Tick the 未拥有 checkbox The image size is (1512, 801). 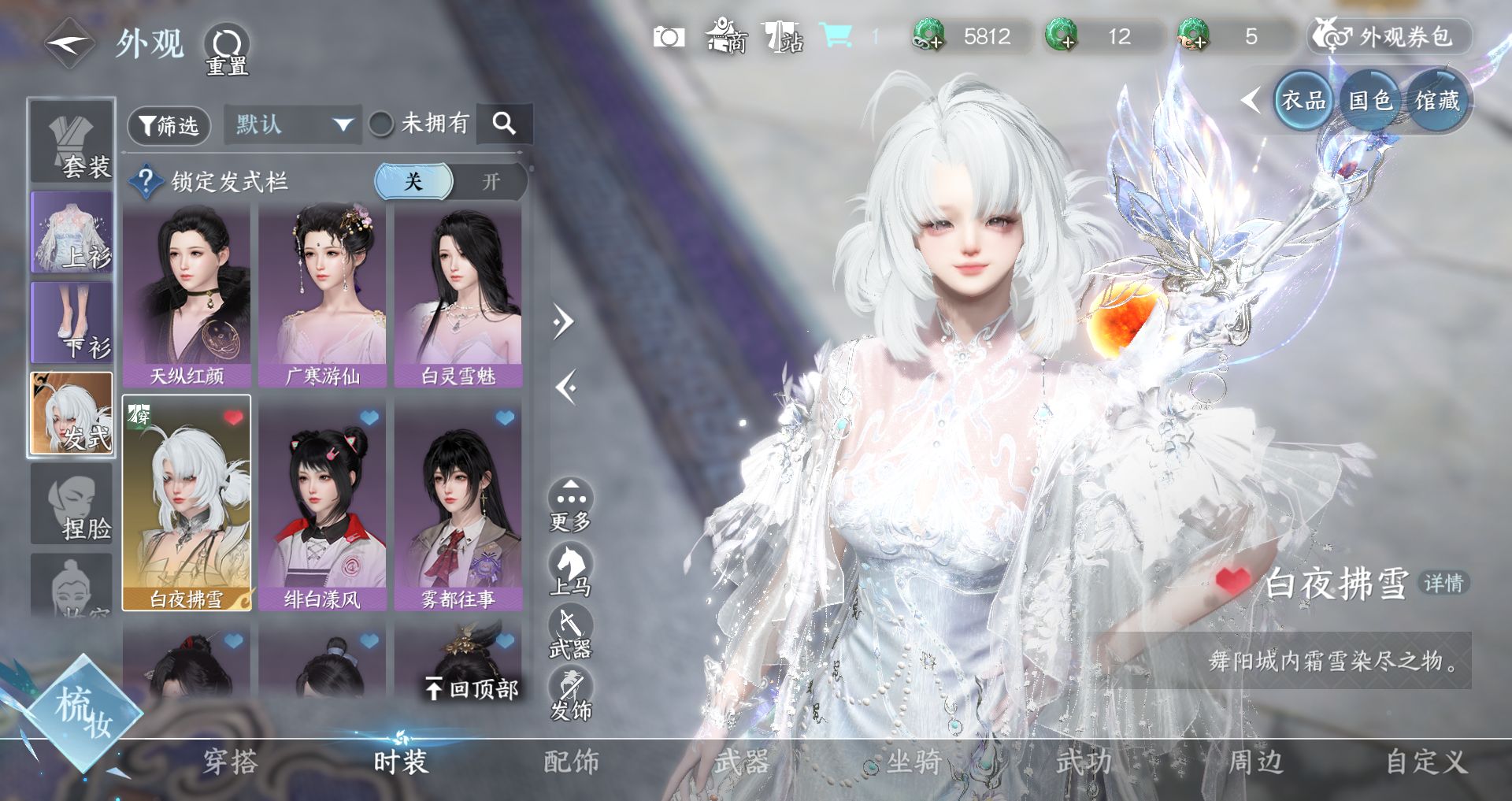coord(381,124)
